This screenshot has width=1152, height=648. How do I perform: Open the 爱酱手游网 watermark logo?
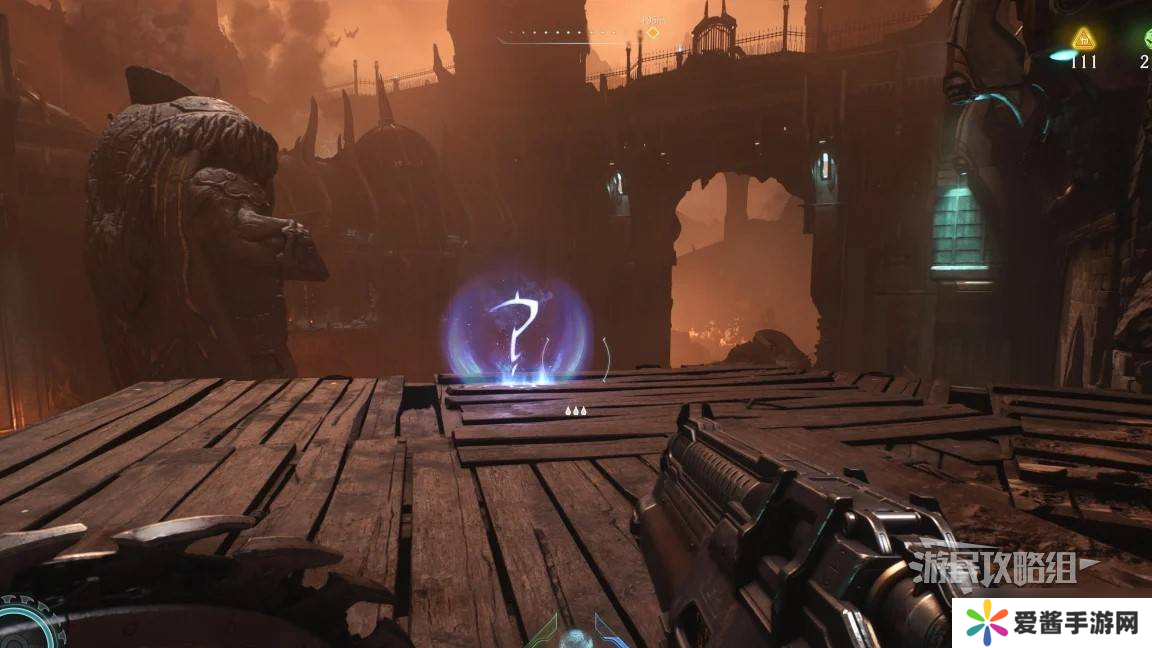tap(1052, 623)
